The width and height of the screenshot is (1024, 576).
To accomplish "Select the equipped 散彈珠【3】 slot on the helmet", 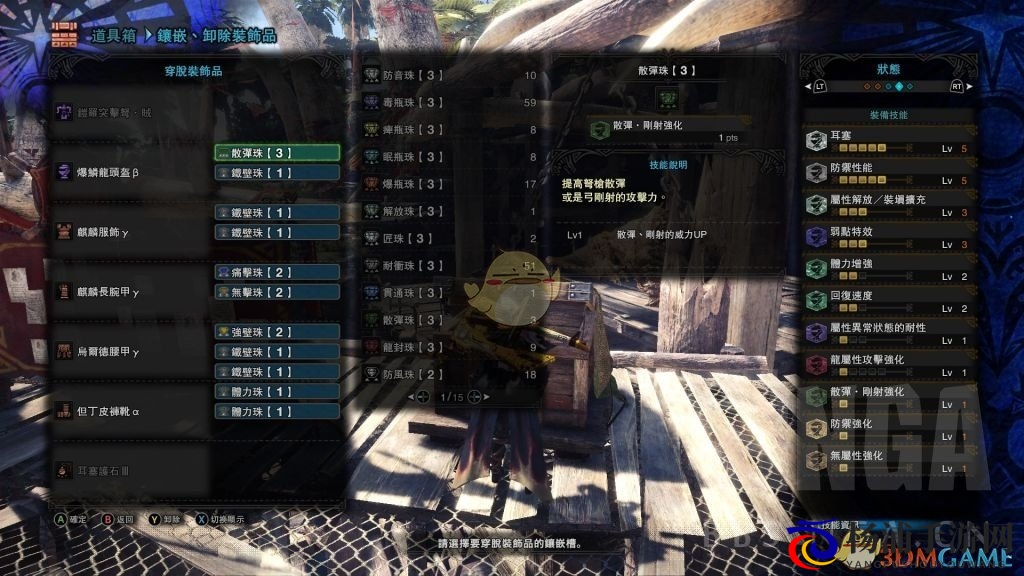I will pos(277,153).
